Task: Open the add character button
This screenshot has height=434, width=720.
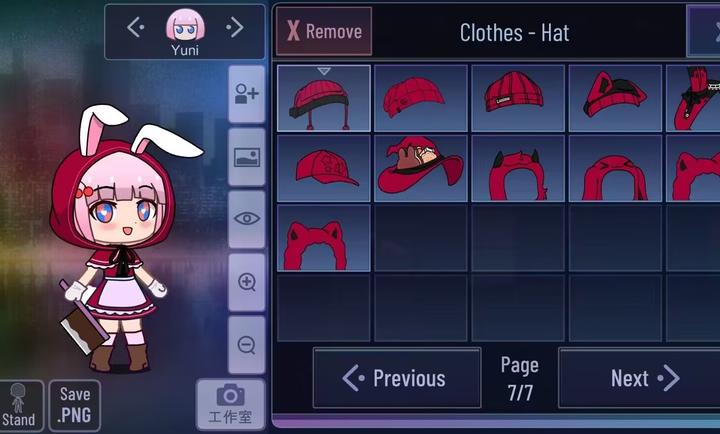Action: [246, 95]
